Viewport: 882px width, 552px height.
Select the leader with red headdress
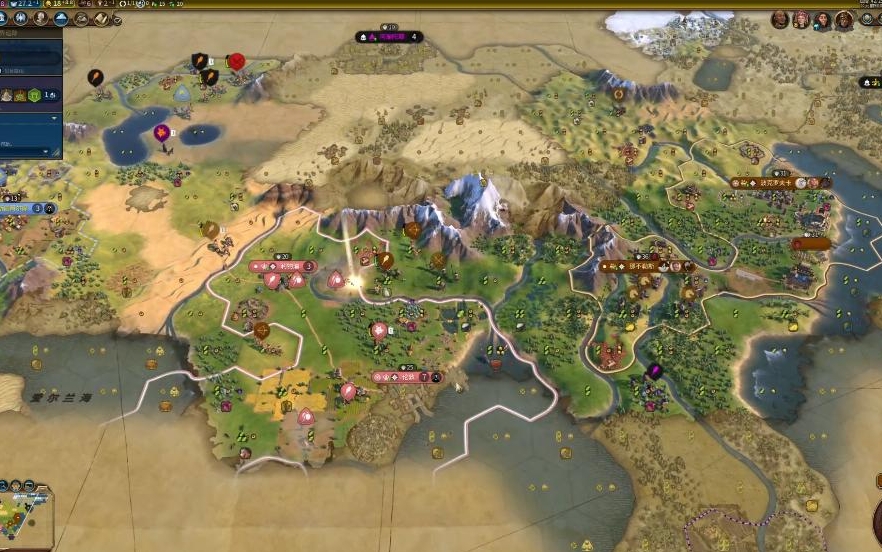(x=801, y=20)
